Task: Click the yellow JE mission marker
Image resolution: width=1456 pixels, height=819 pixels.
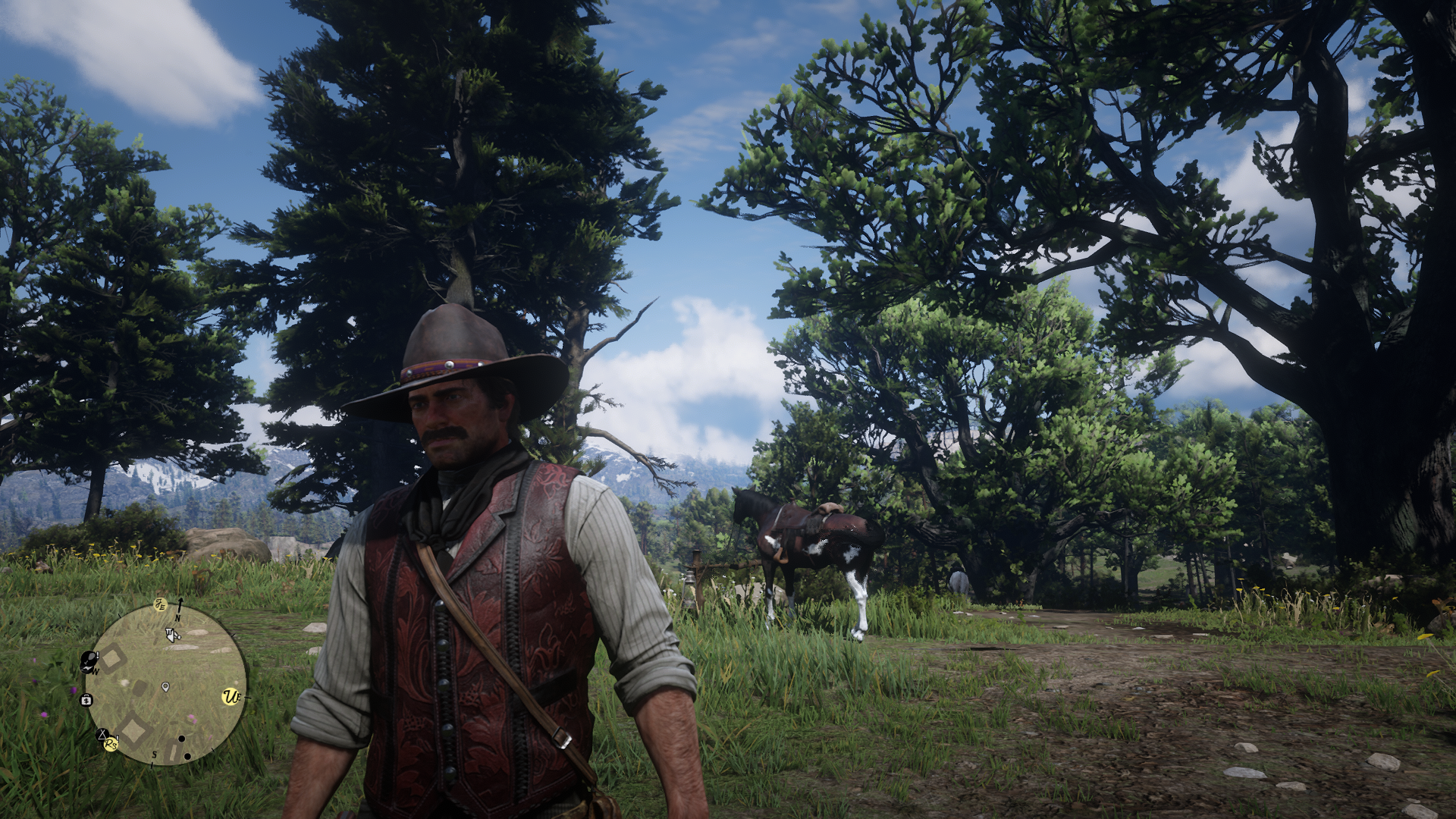Action: 160,604
